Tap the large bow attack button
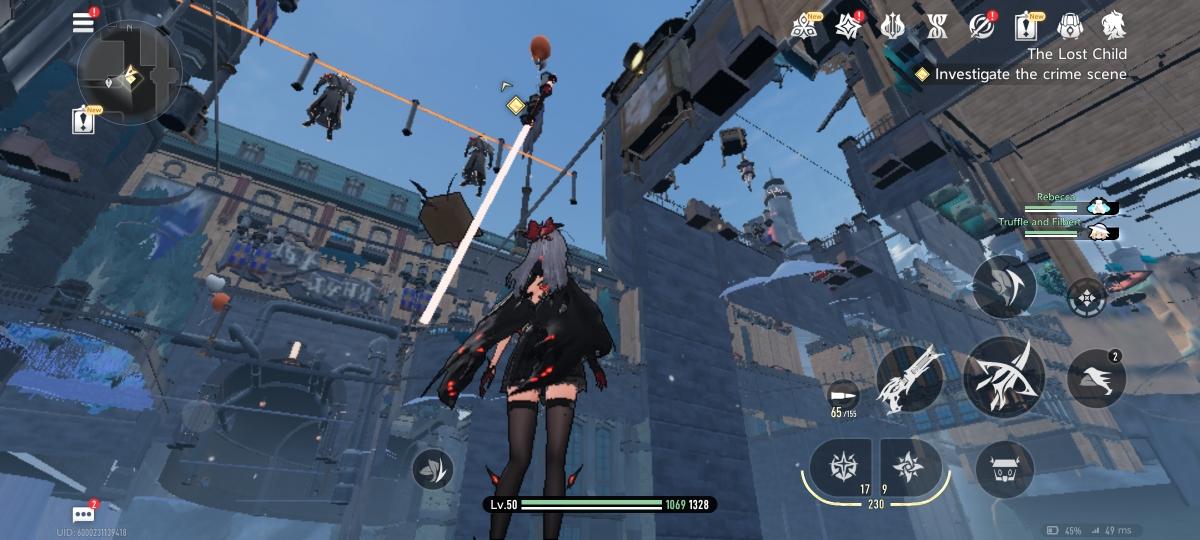This screenshot has height=540, width=1200. pos(1004,377)
